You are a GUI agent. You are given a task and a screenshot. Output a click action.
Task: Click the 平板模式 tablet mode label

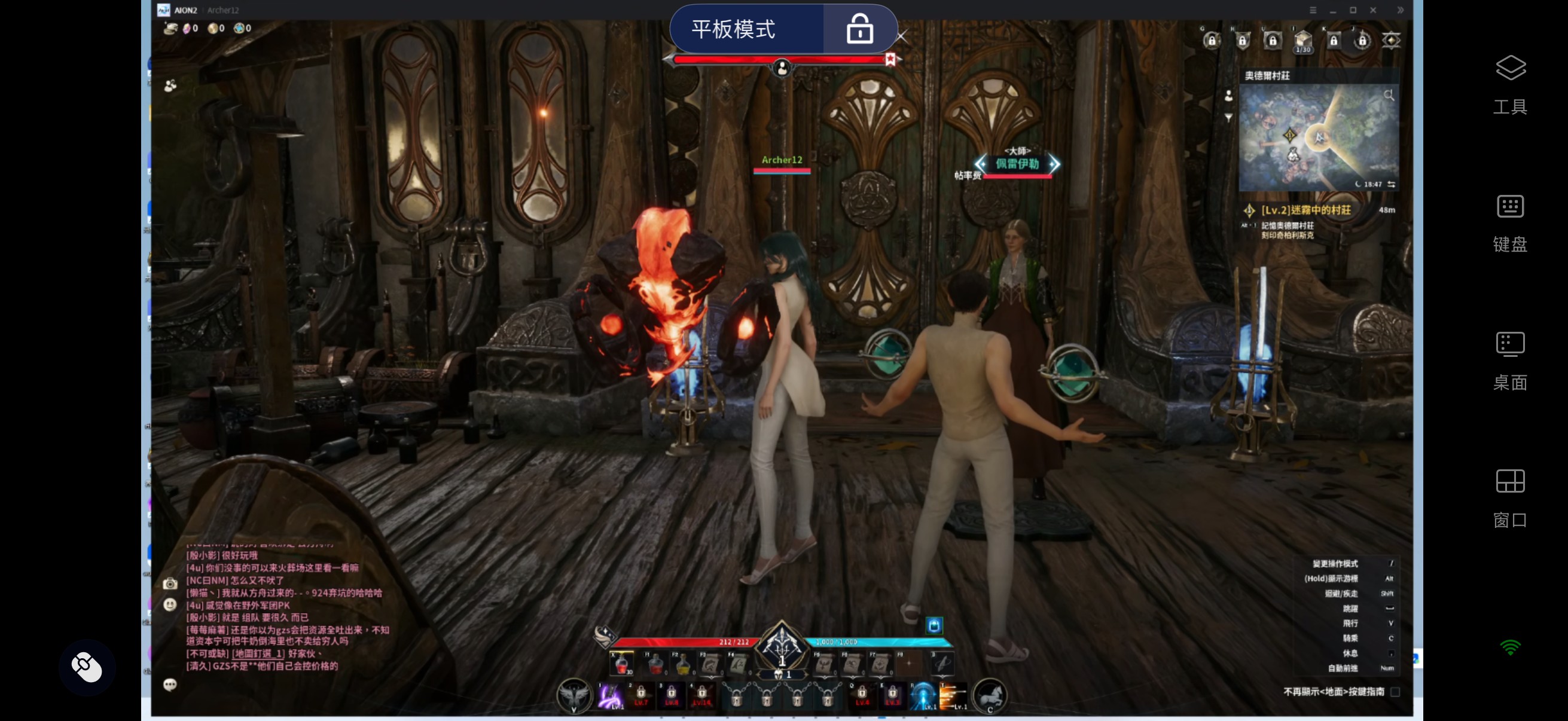click(x=734, y=29)
